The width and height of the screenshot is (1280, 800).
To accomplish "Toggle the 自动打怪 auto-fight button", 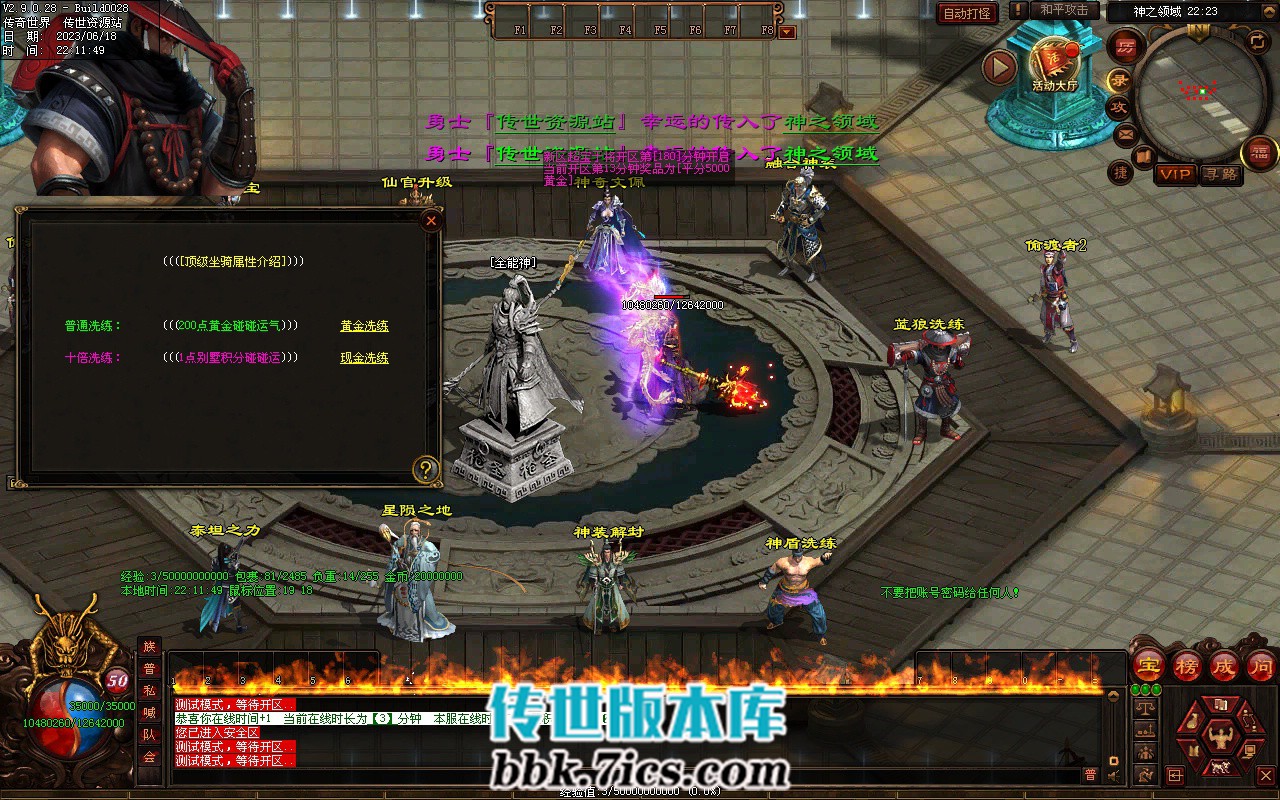I will point(967,13).
